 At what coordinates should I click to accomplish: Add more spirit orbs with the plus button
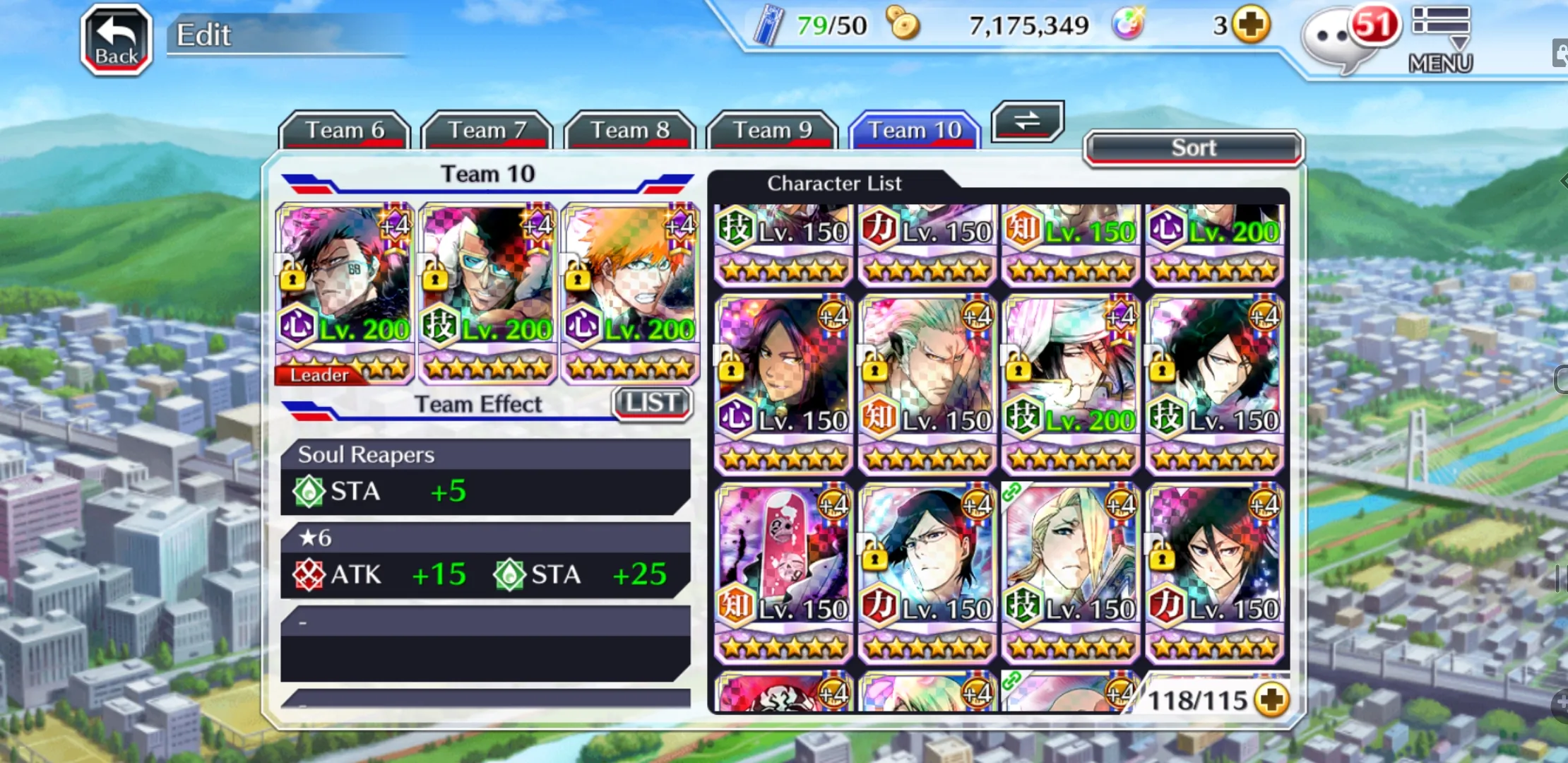1251,25
